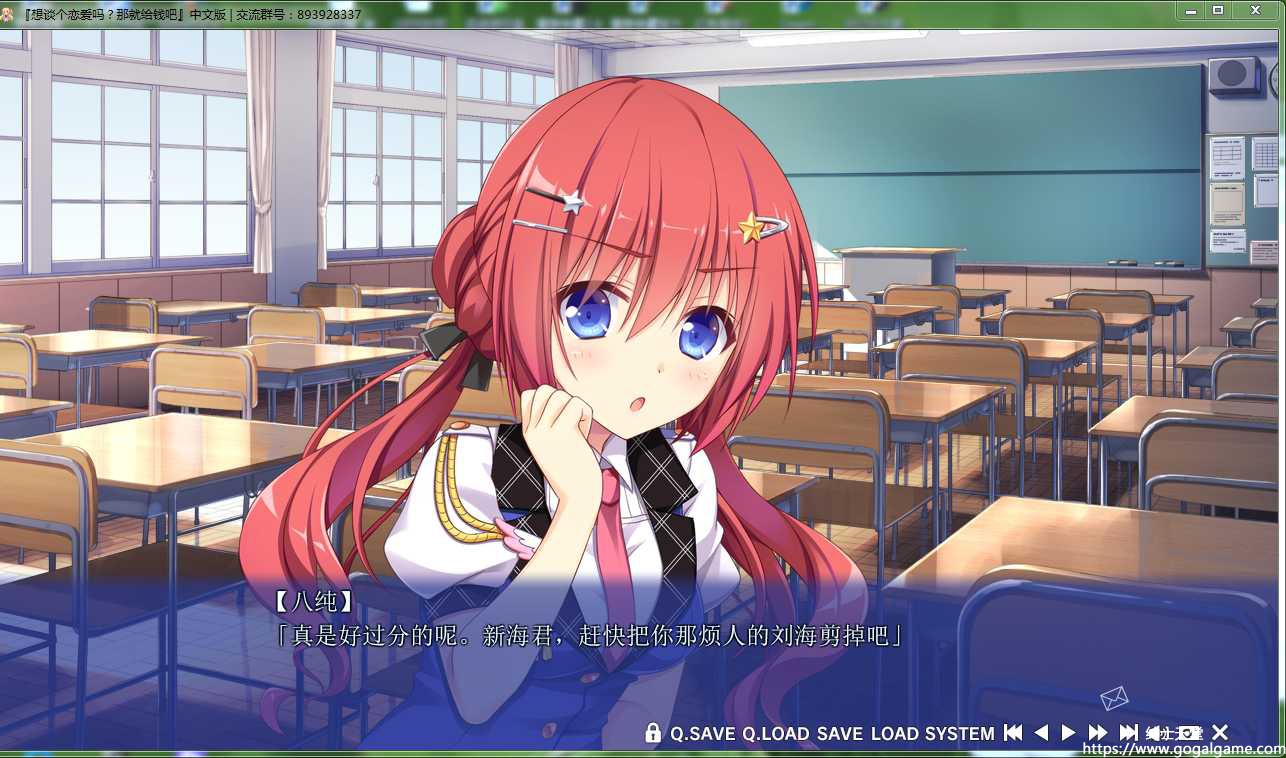Open the SYSTEM settings
The width and height of the screenshot is (1286, 758).
pyautogui.click(x=959, y=733)
